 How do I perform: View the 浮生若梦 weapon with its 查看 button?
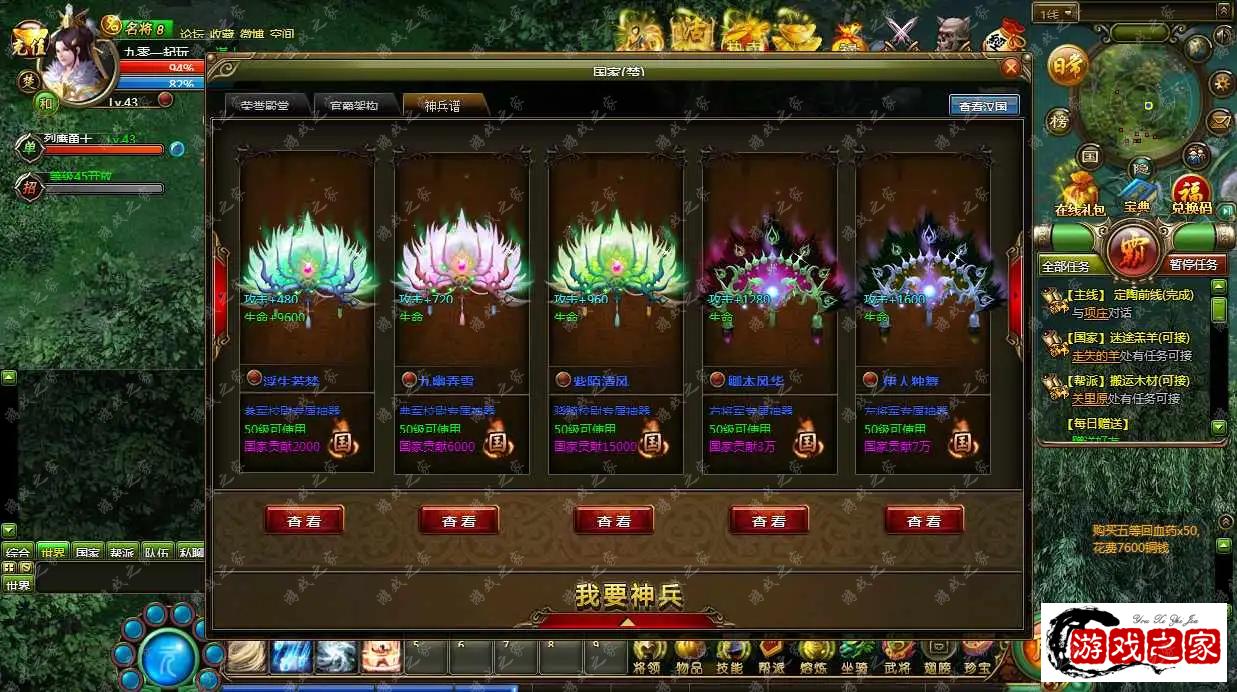pyautogui.click(x=304, y=520)
